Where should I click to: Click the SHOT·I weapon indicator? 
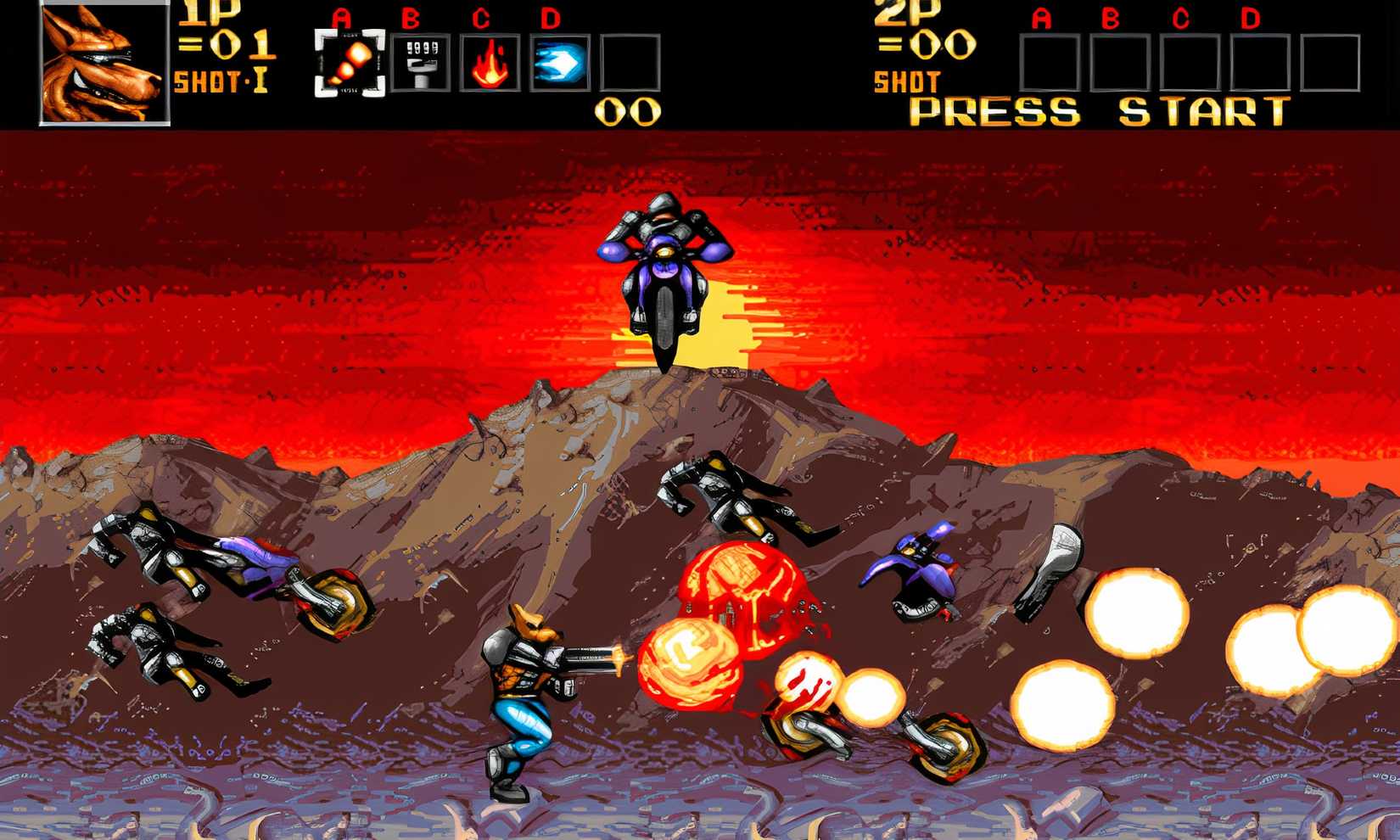pos(219,81)
